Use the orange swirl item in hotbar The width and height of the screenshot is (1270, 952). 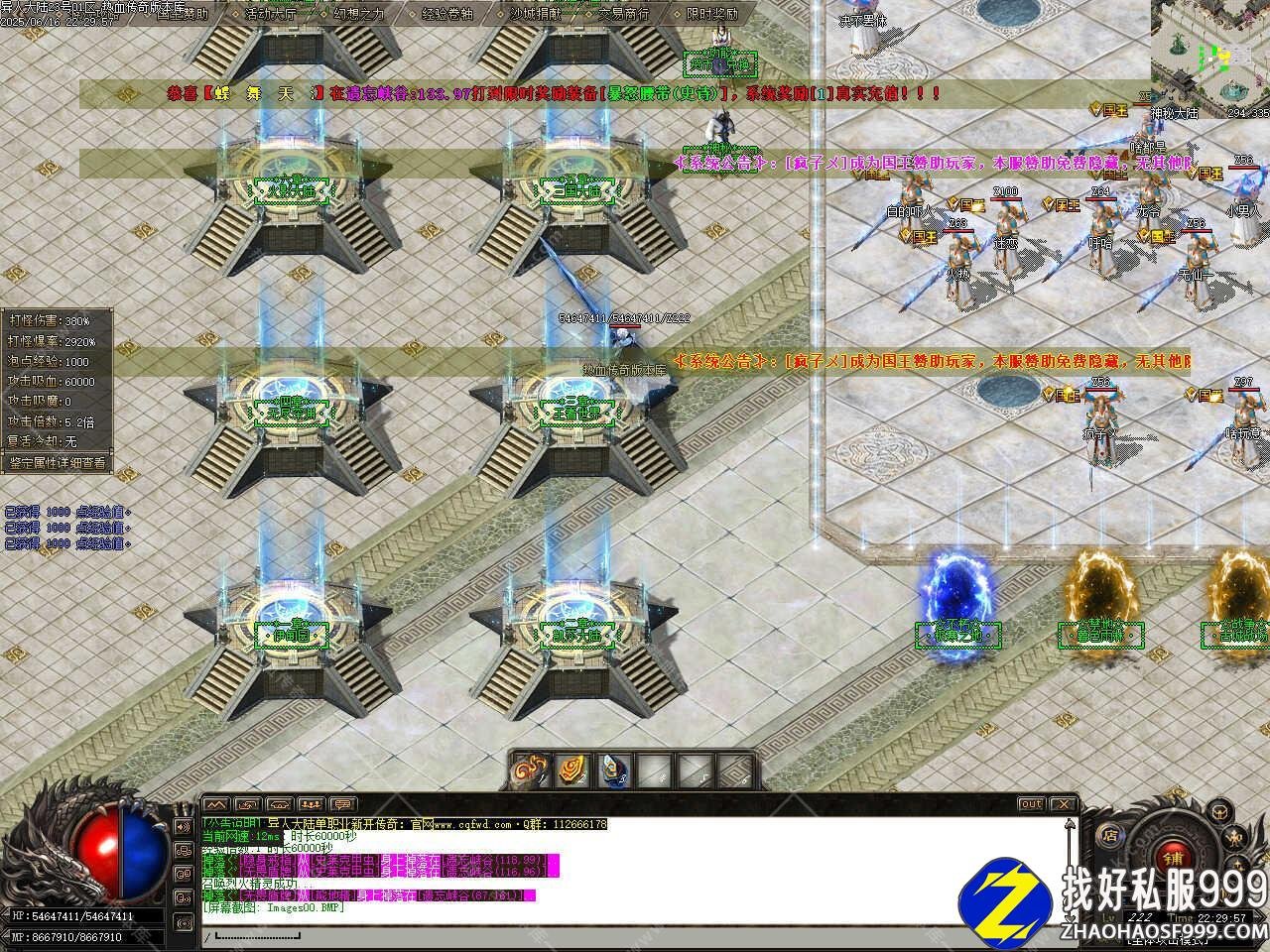tap(572, 770)
